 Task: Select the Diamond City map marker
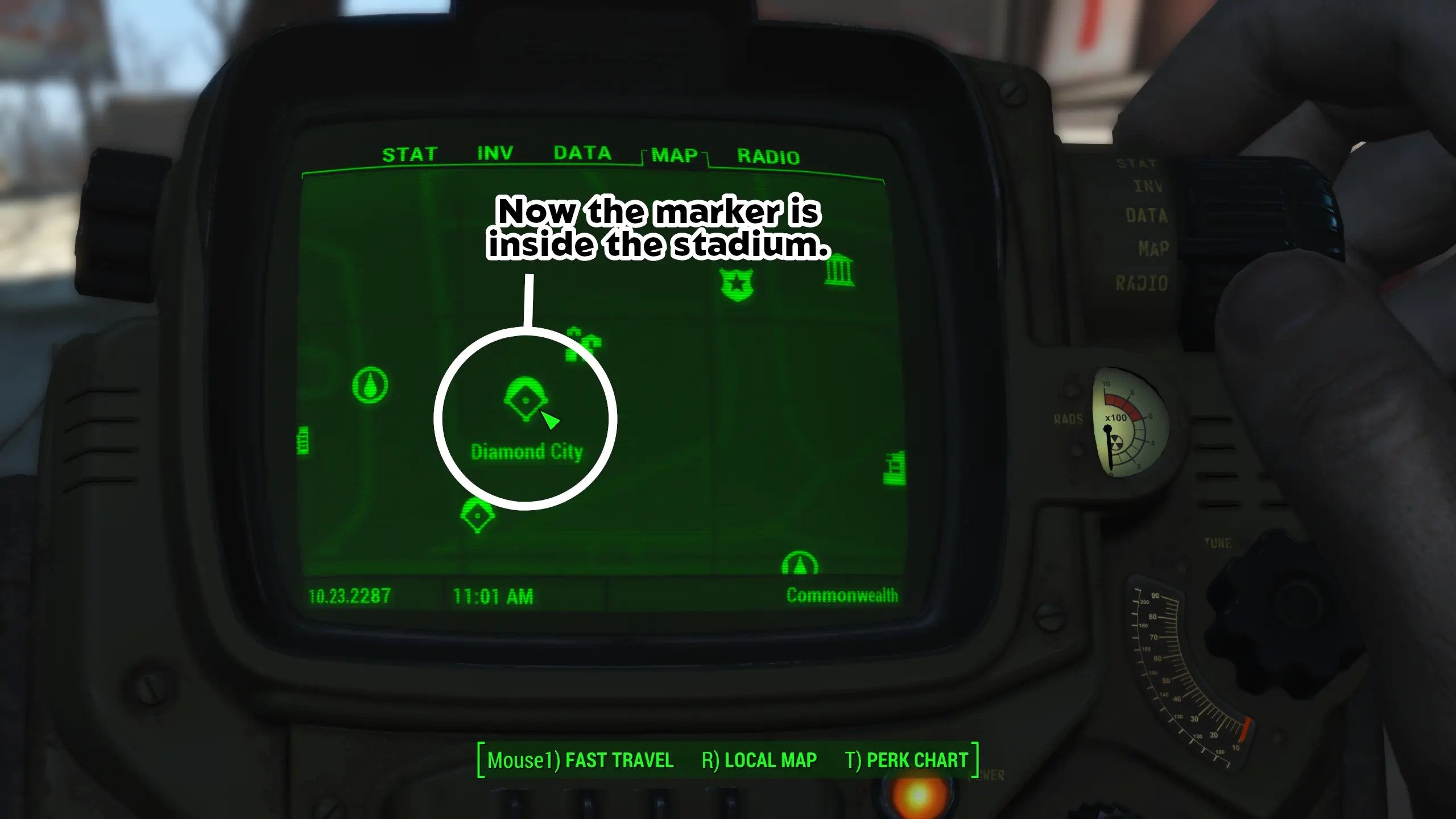(525, 399)
